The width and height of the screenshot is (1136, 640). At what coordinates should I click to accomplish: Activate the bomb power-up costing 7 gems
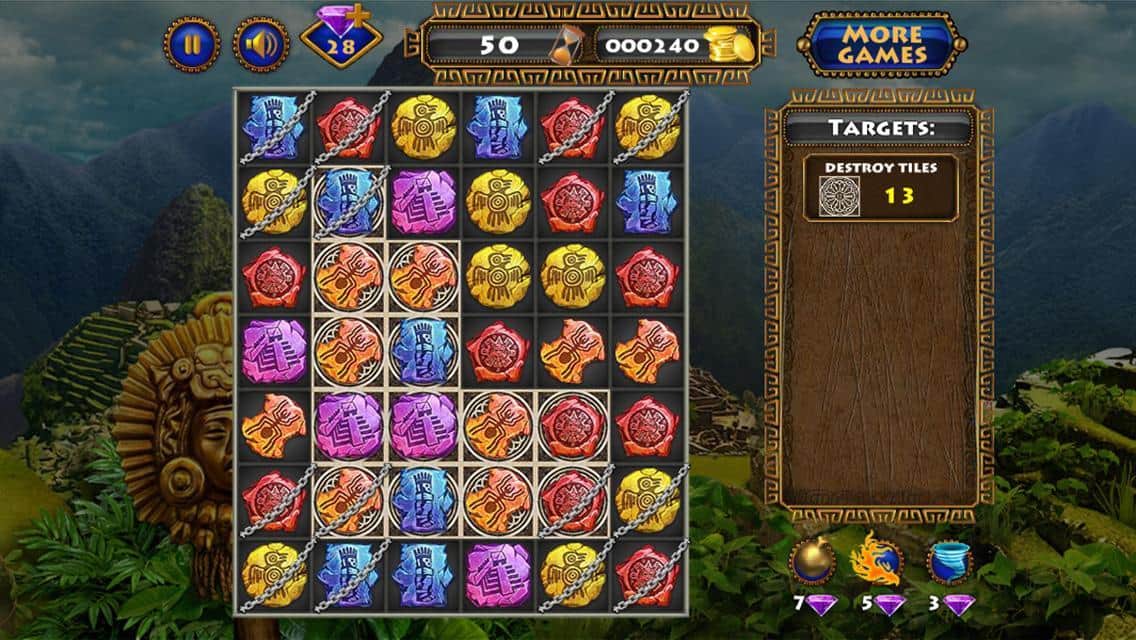811,563
